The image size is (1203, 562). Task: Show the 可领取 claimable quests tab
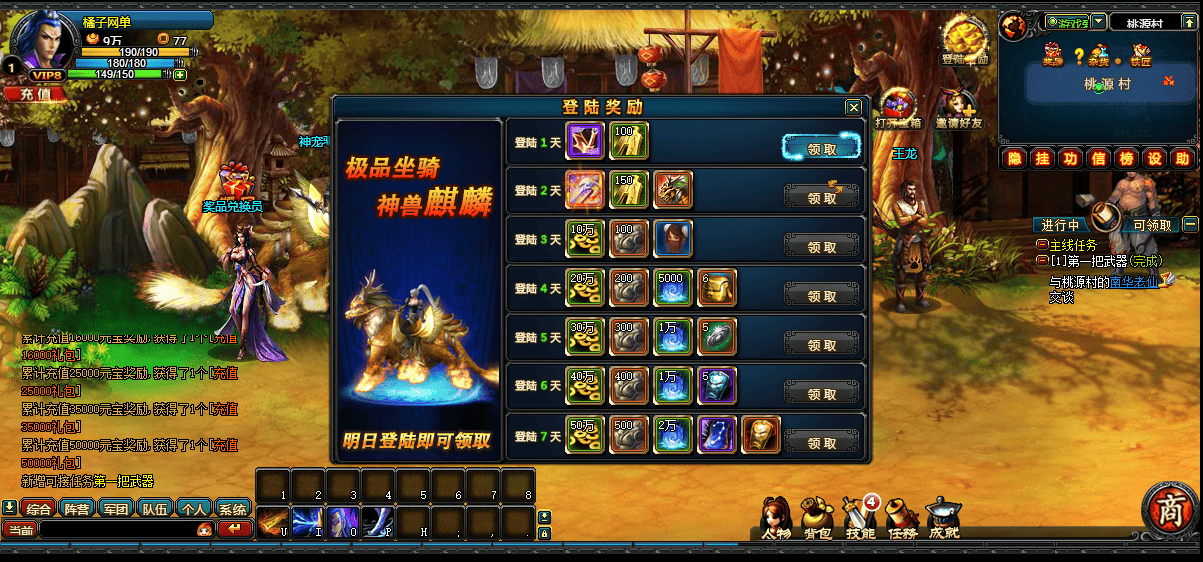pos(1152,225)
